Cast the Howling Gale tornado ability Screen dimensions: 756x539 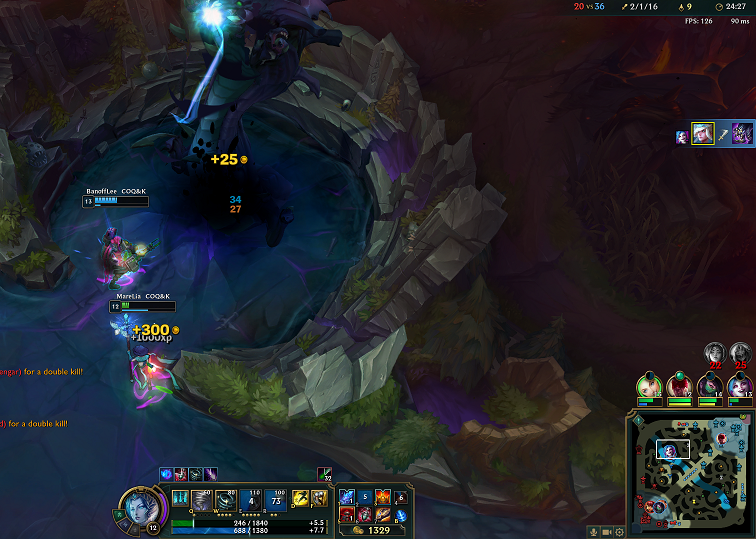[203, 499]
